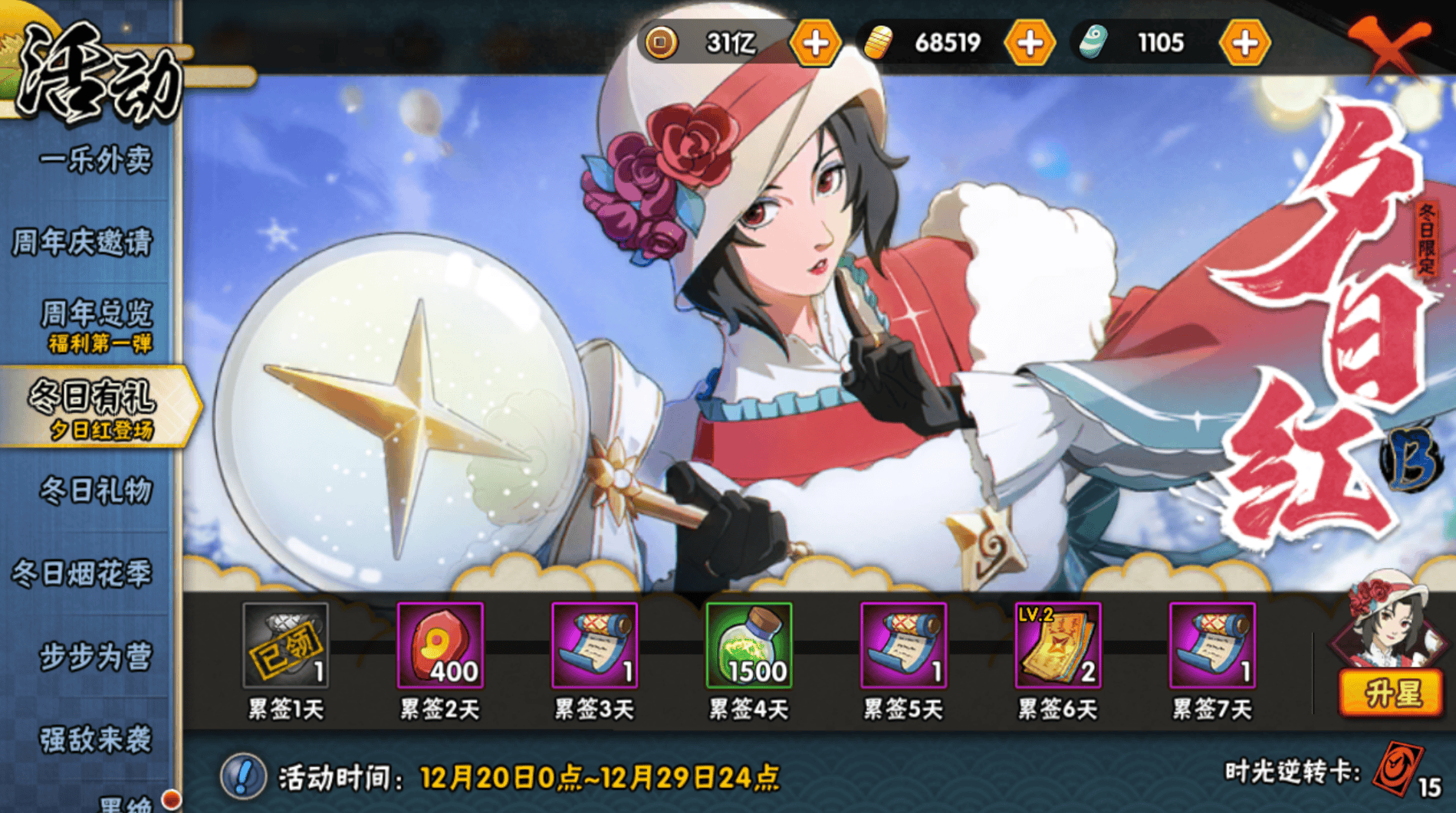1456x813 pixels.
Task: Open the 强敌来袭 tab
Action: (96, 739)
